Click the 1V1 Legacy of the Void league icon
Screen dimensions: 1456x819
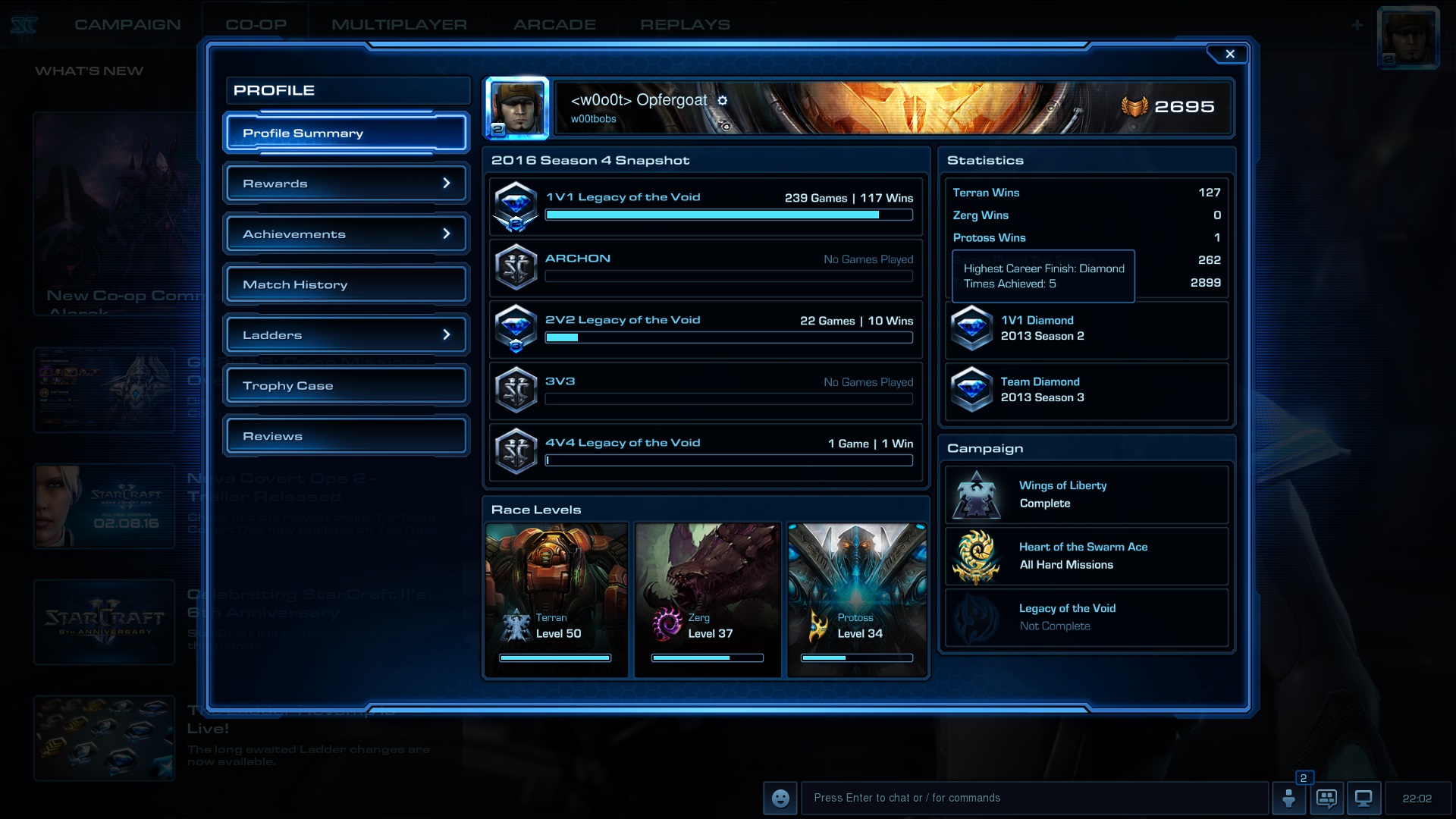(x=516, y=206)
